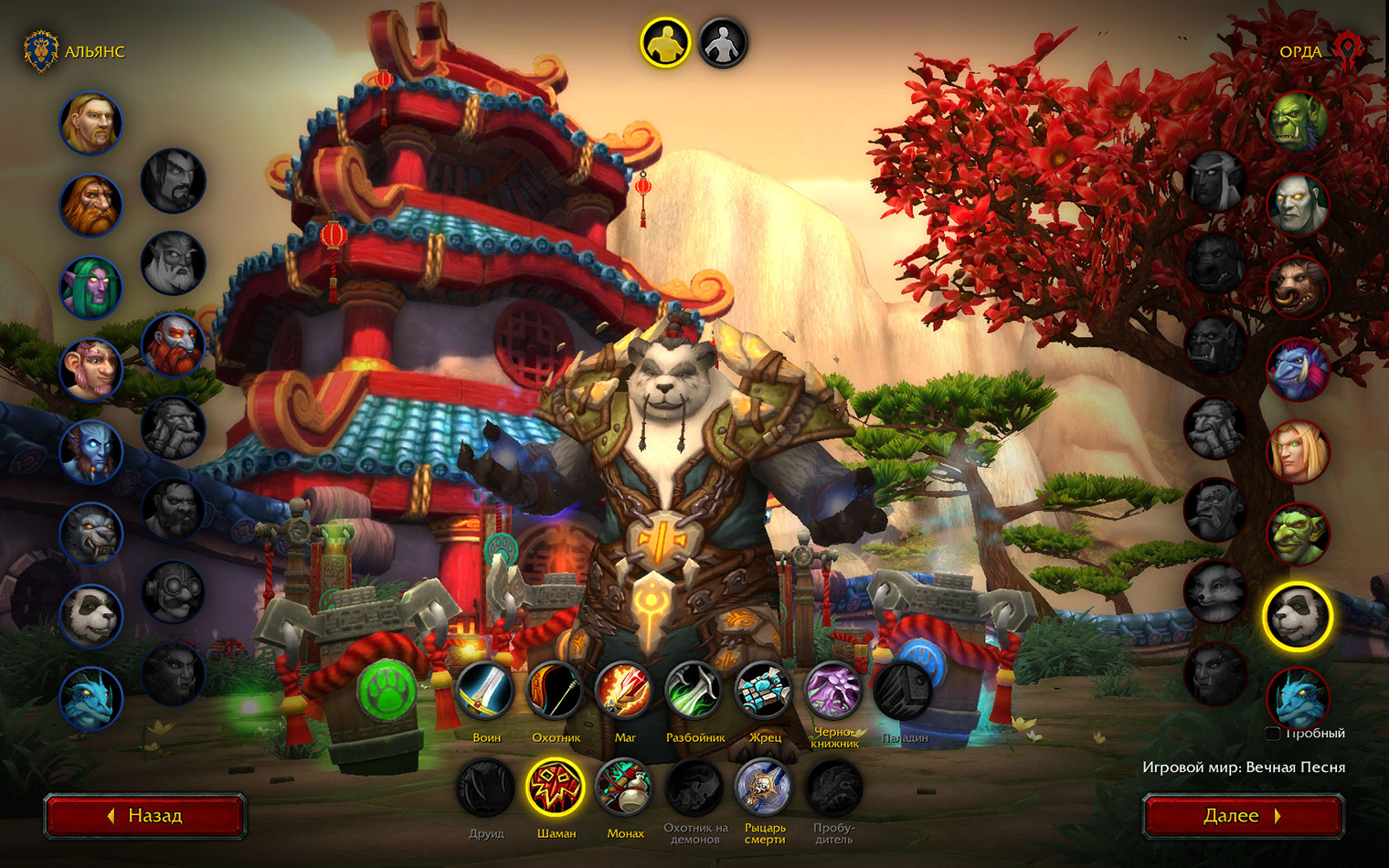Viewport: 1389px width, 868px height.
Task: Choose the Охотник class icon
Action: [556, 691]
